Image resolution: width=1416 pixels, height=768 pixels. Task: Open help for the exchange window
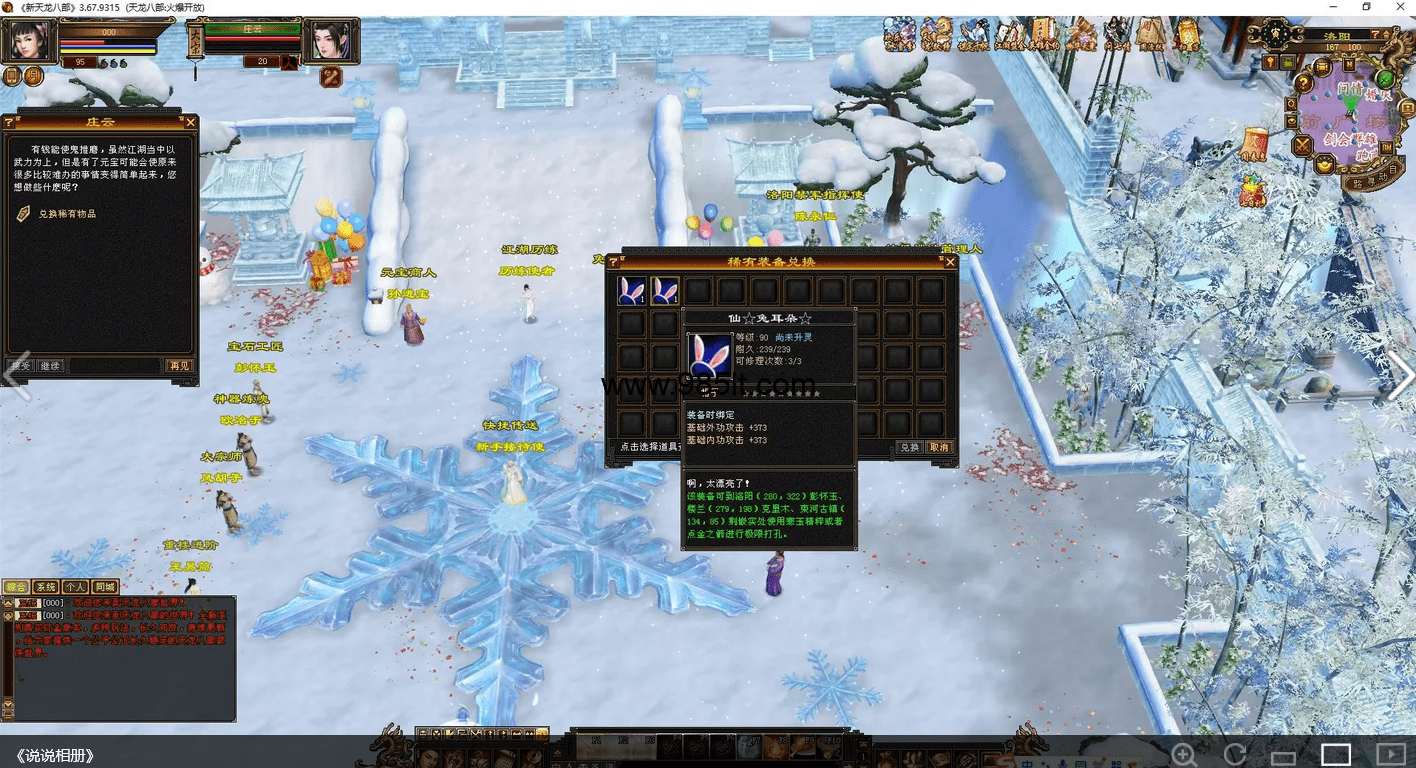coord(613,262)
